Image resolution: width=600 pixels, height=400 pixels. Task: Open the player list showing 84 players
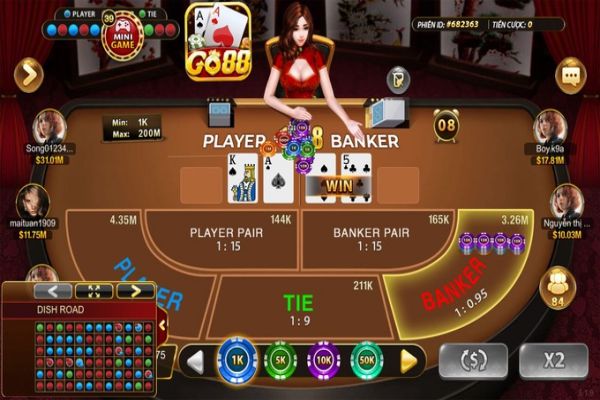tap(557, 288)
